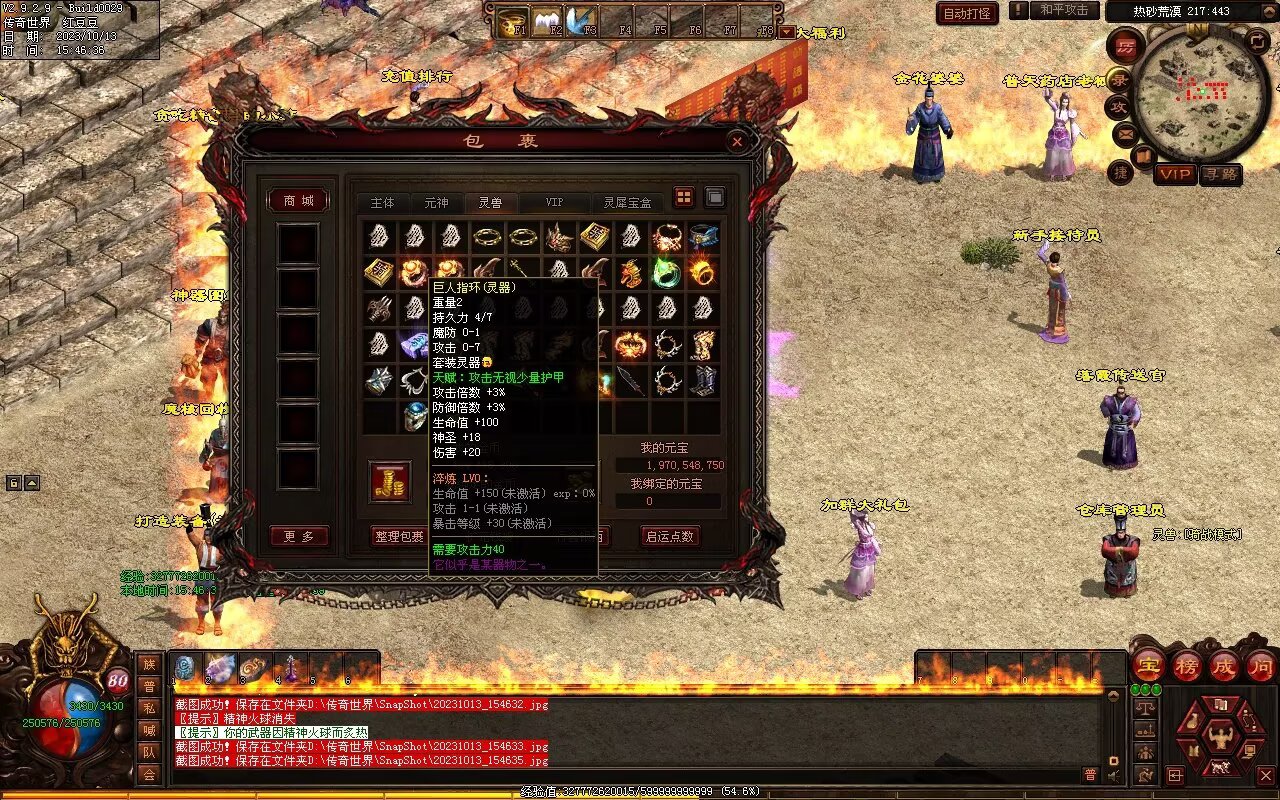
Task: Open the VIP button below the minimap
Action: tap(1175, 174)
